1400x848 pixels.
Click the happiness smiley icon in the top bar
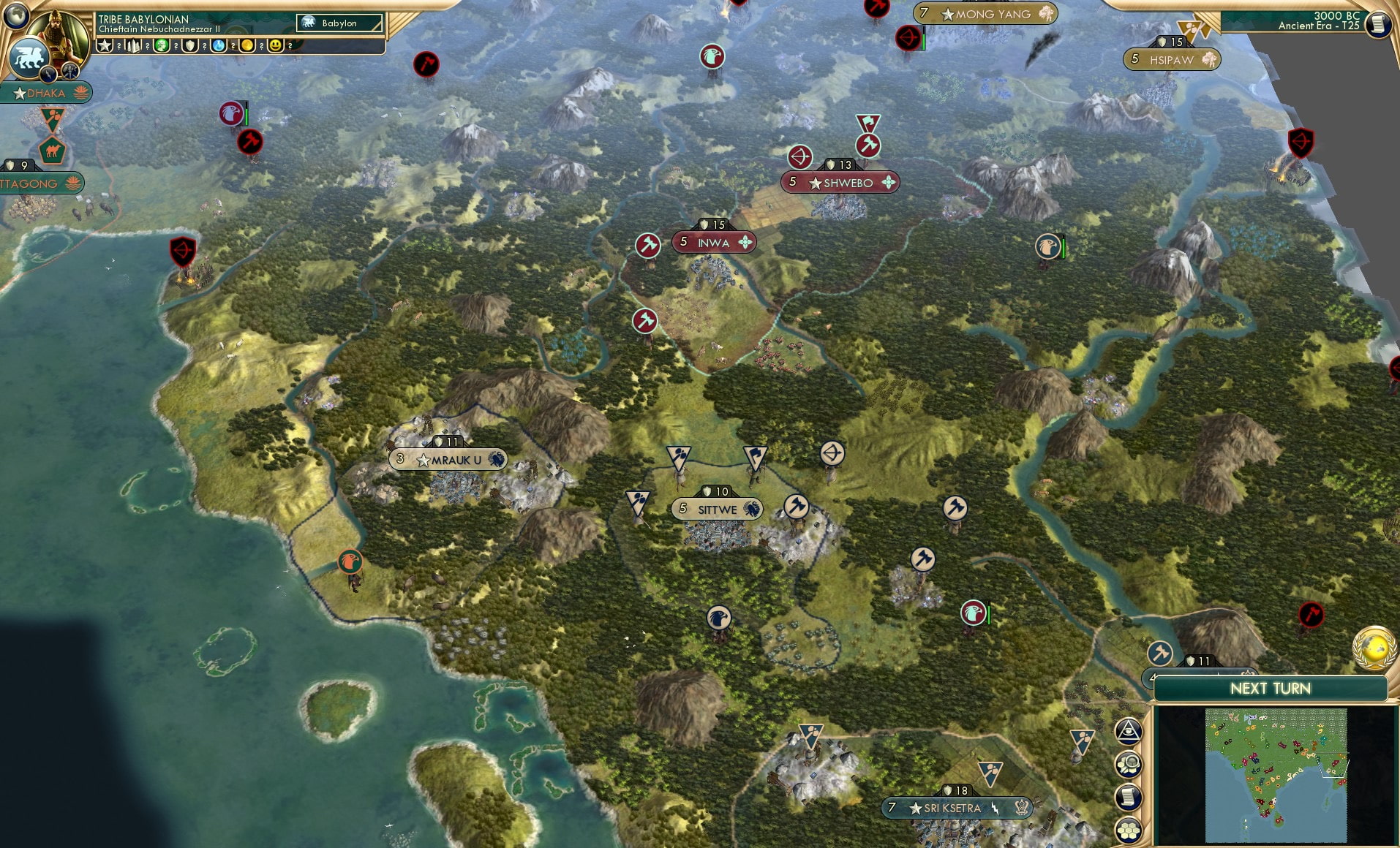pos(274,45)
